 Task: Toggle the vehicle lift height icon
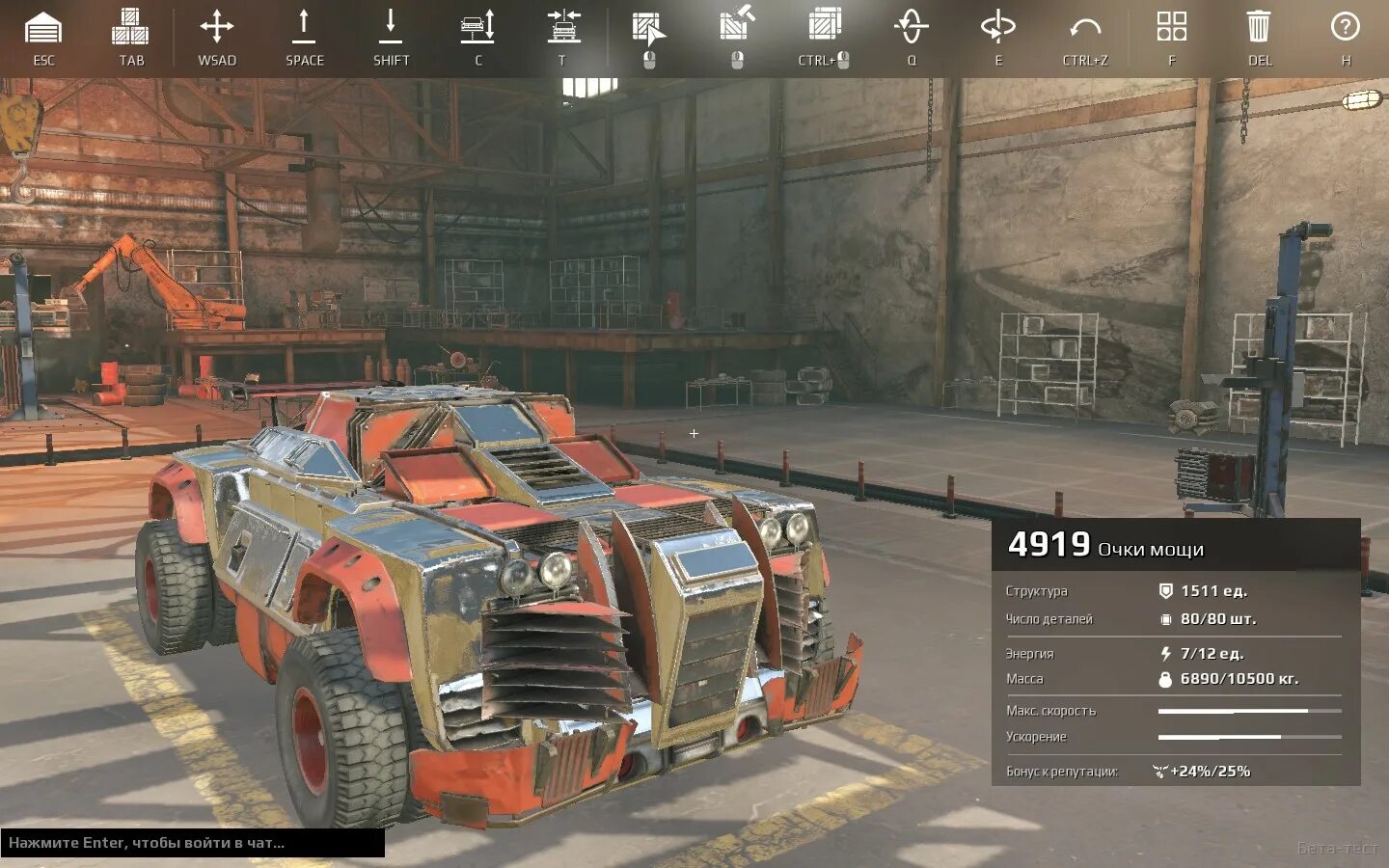pyautogui.click(x=477, y=27)
